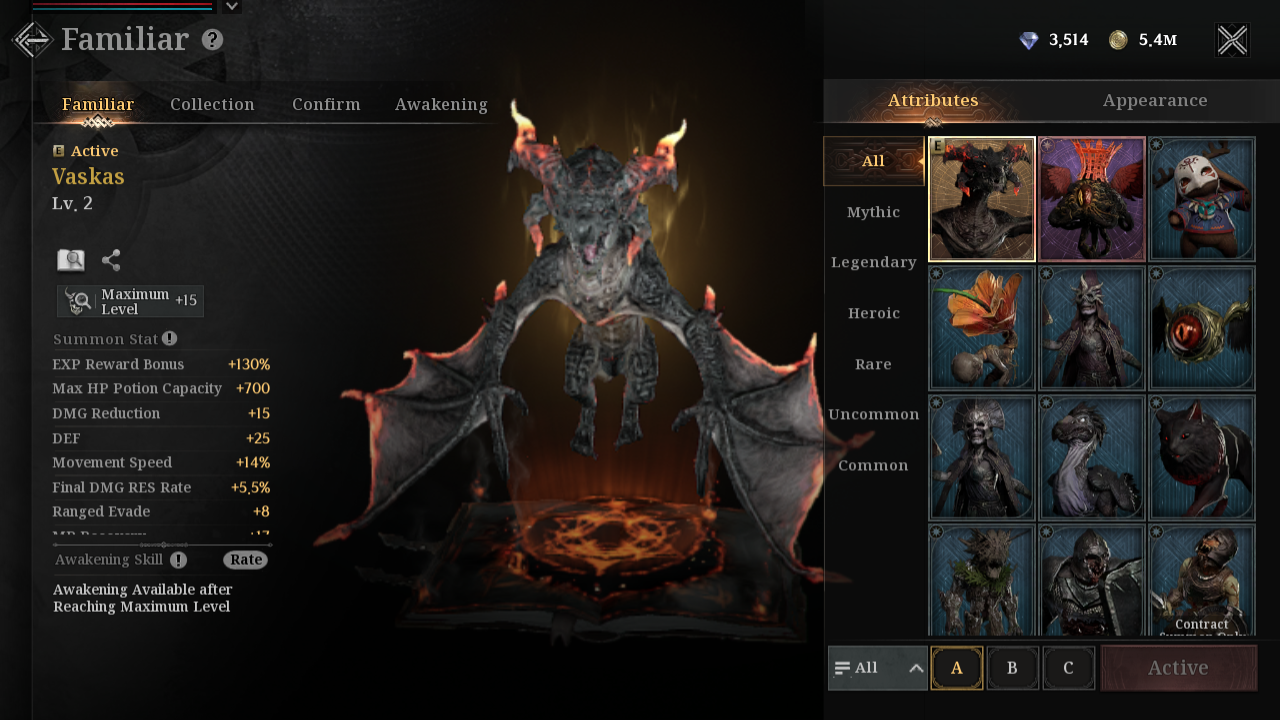Viewport: 1280px width, 720px height.
Task: Select preset B
Action: [x=1012, y=668]
